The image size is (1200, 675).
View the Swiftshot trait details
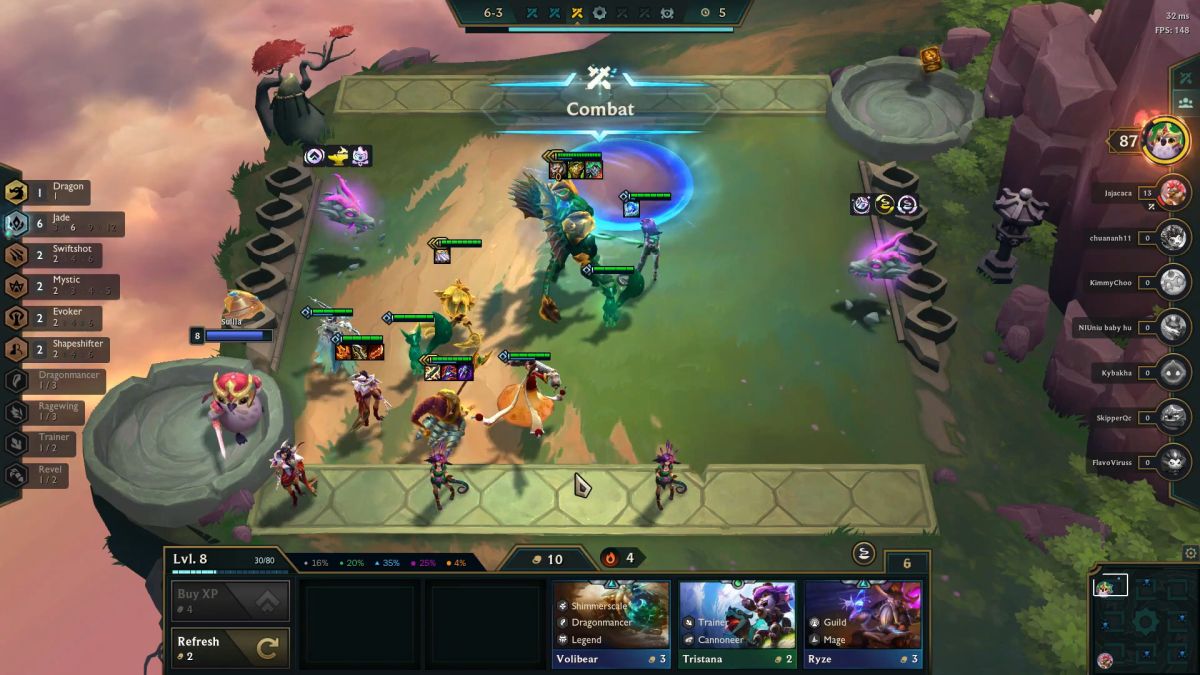[x=62, y=256]
